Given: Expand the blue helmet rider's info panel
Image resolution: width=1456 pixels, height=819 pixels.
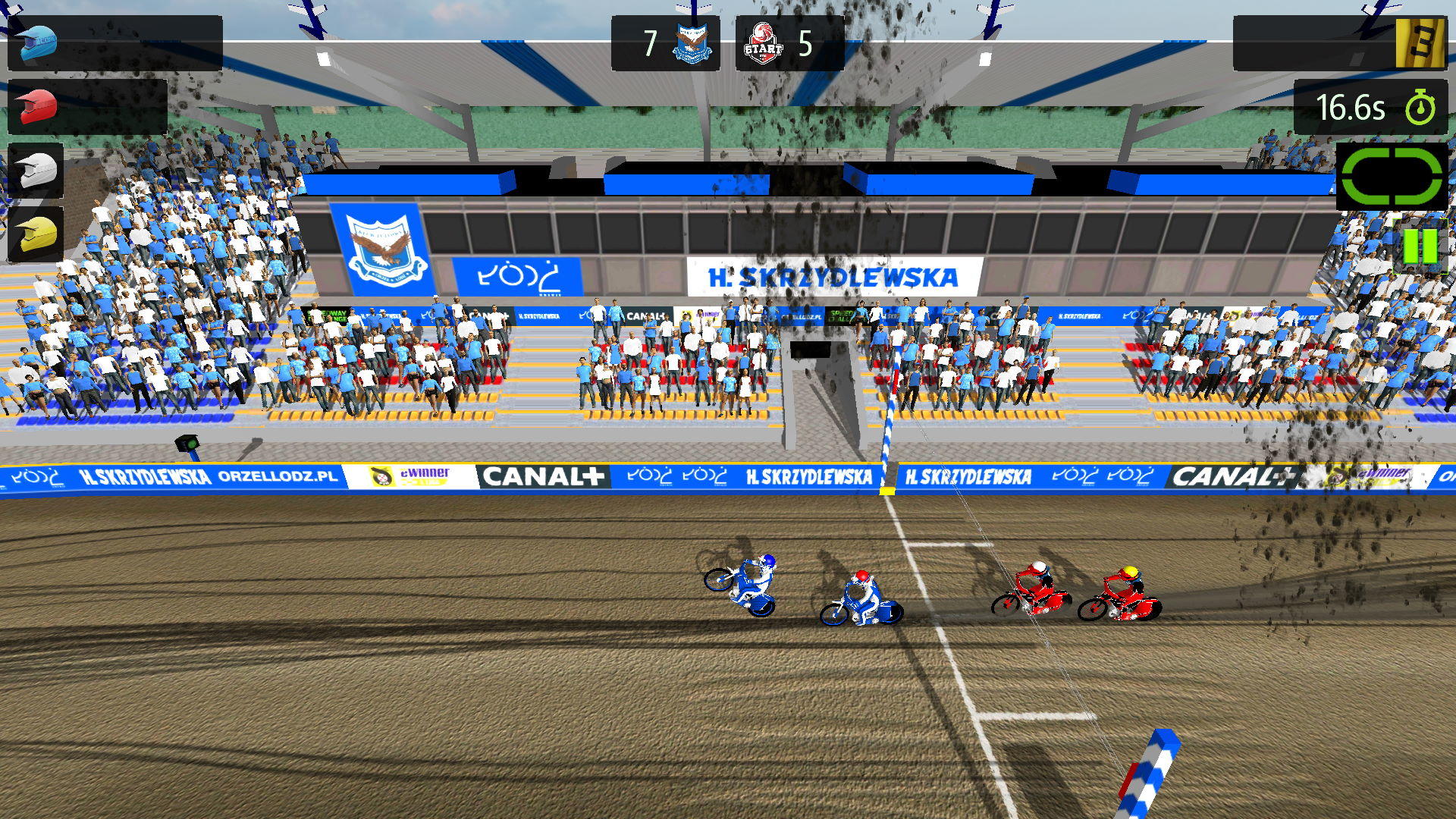Looking at the screenshot, I should coord(114,42).
